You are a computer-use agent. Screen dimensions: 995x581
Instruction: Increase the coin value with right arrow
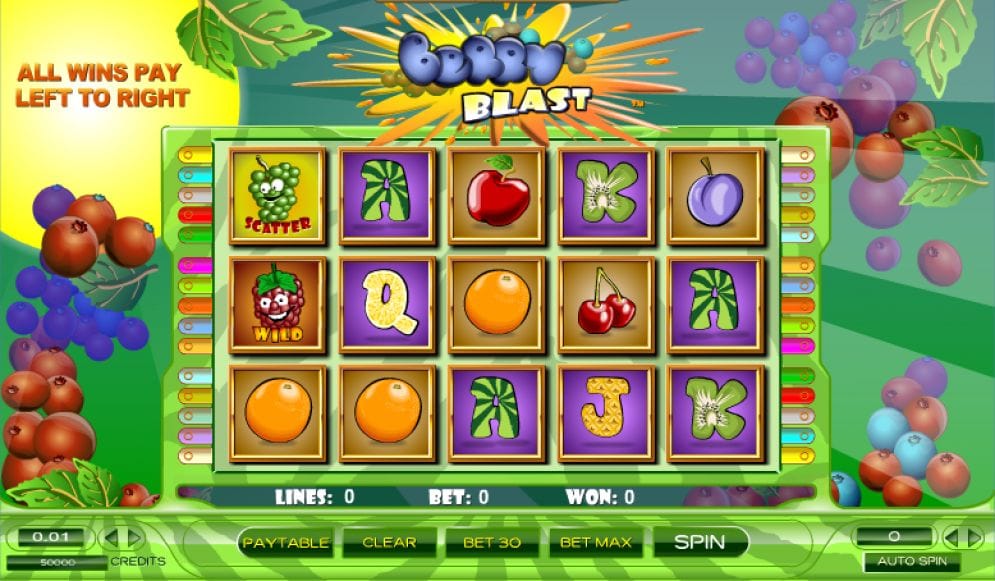point(135,538)
